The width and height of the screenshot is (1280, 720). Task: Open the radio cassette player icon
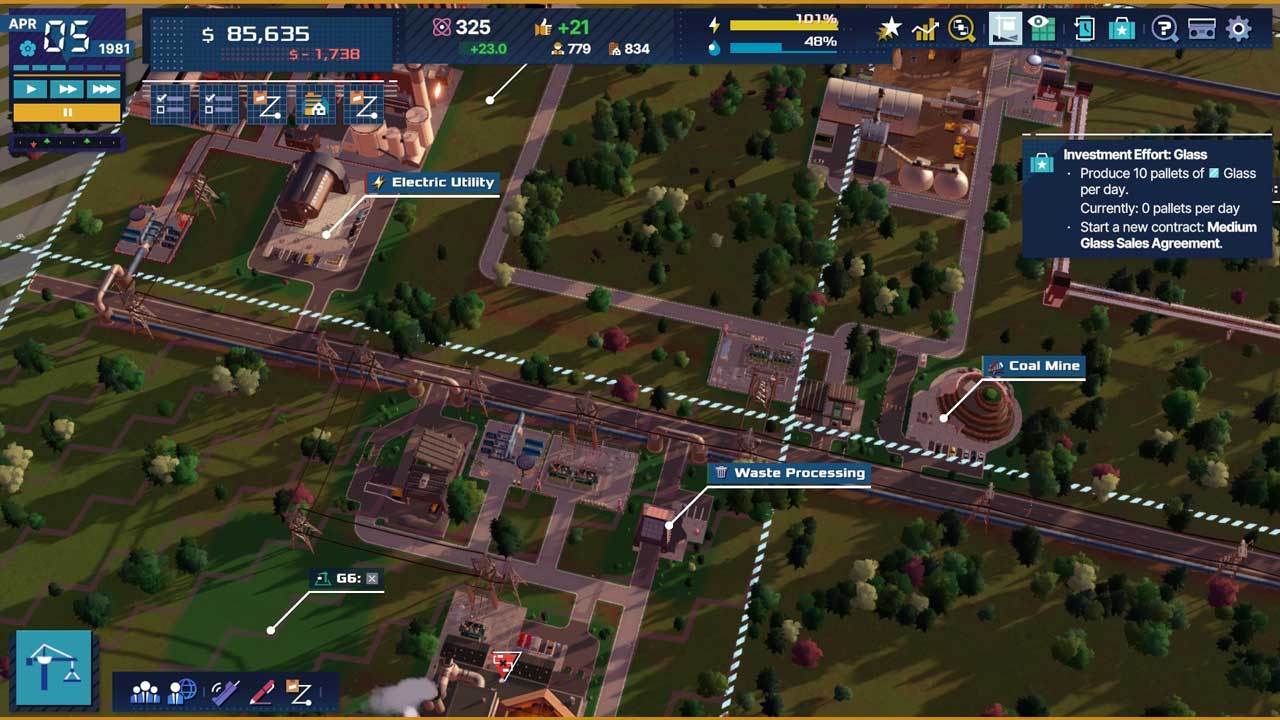(1201, 28)
